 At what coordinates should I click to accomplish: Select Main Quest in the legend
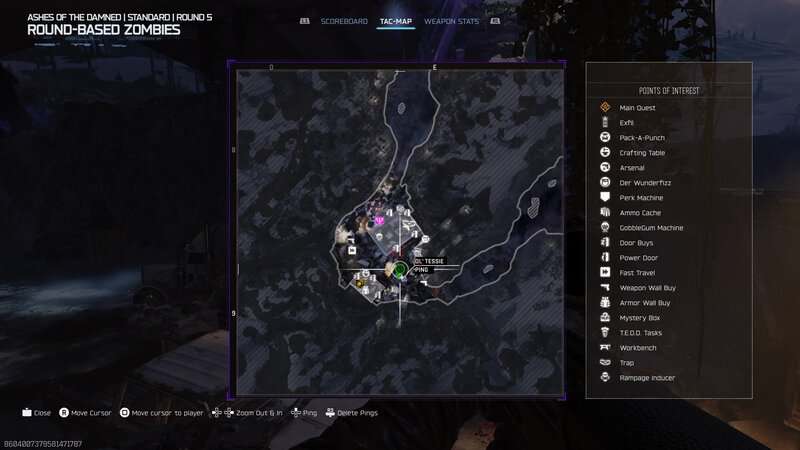(637, 107)
